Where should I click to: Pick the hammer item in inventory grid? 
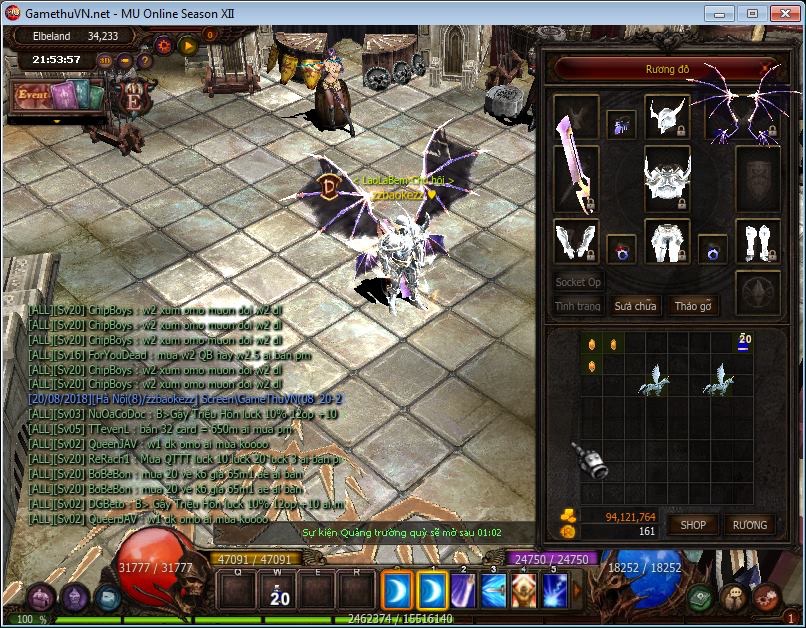[591, 460]
